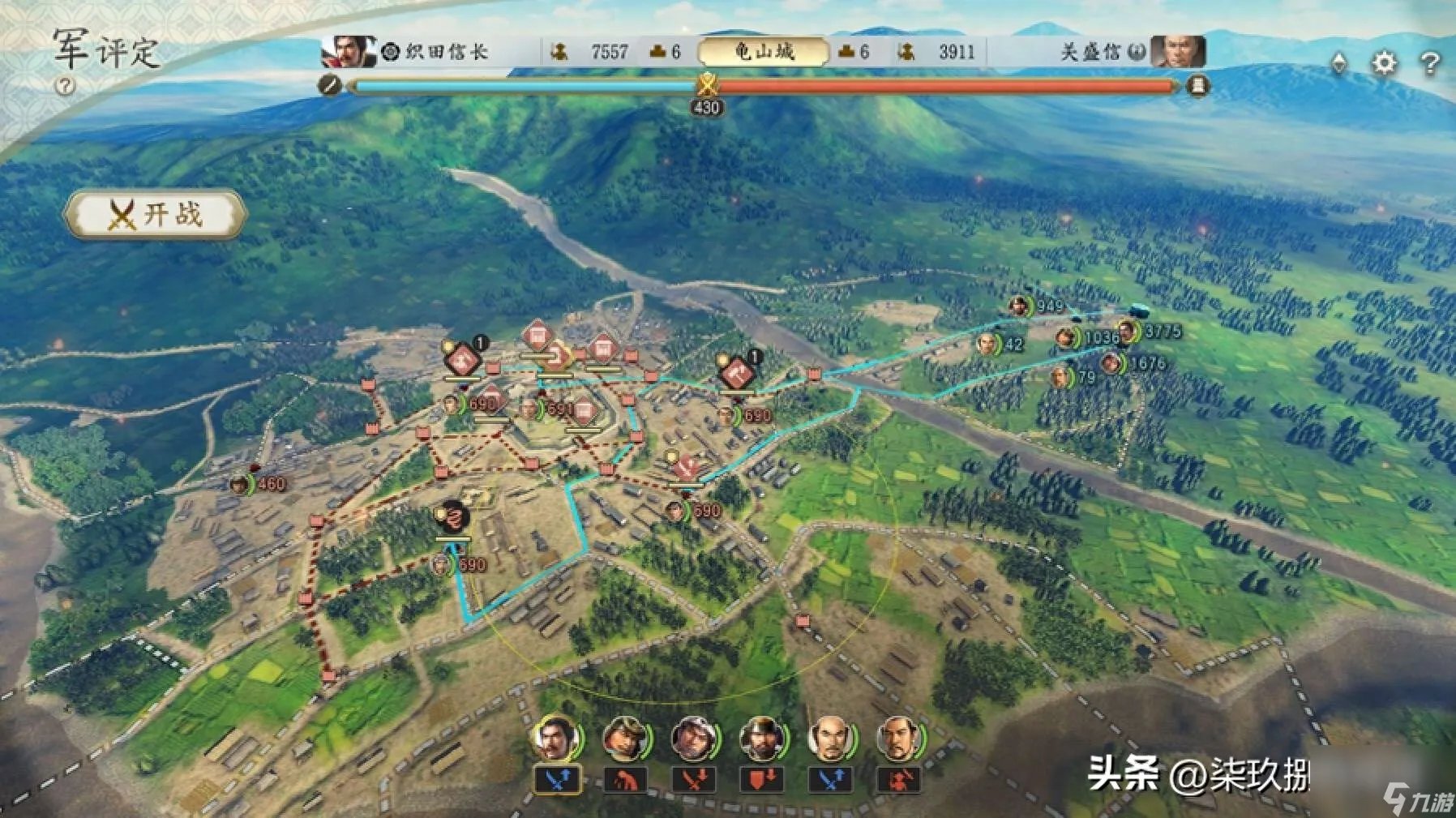
Task: Click the 龟山城 castle name plate
Action: [x=763, y=52]
